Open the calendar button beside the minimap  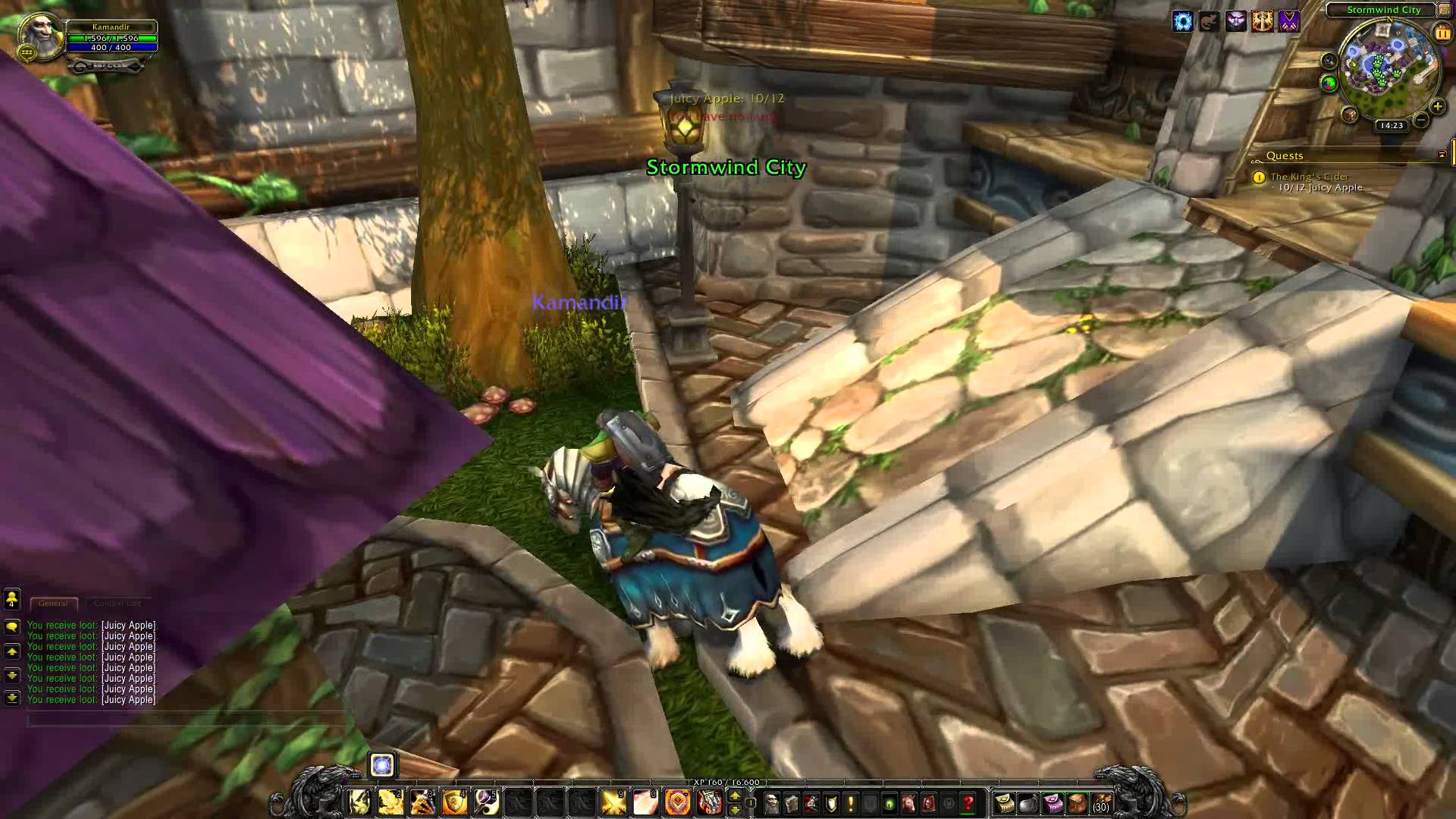point(1442,33)
